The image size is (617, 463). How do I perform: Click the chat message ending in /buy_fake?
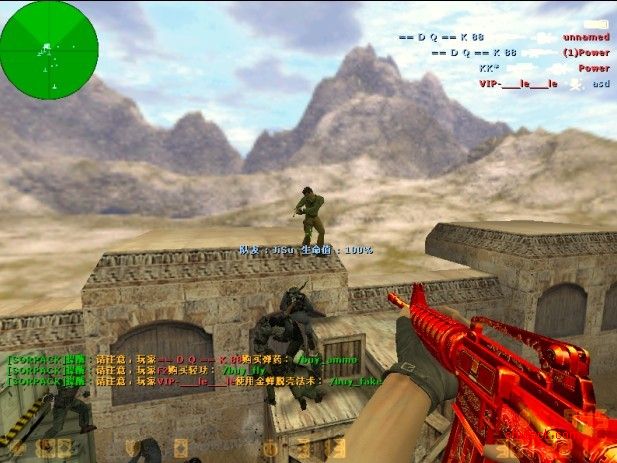[195, 381]
